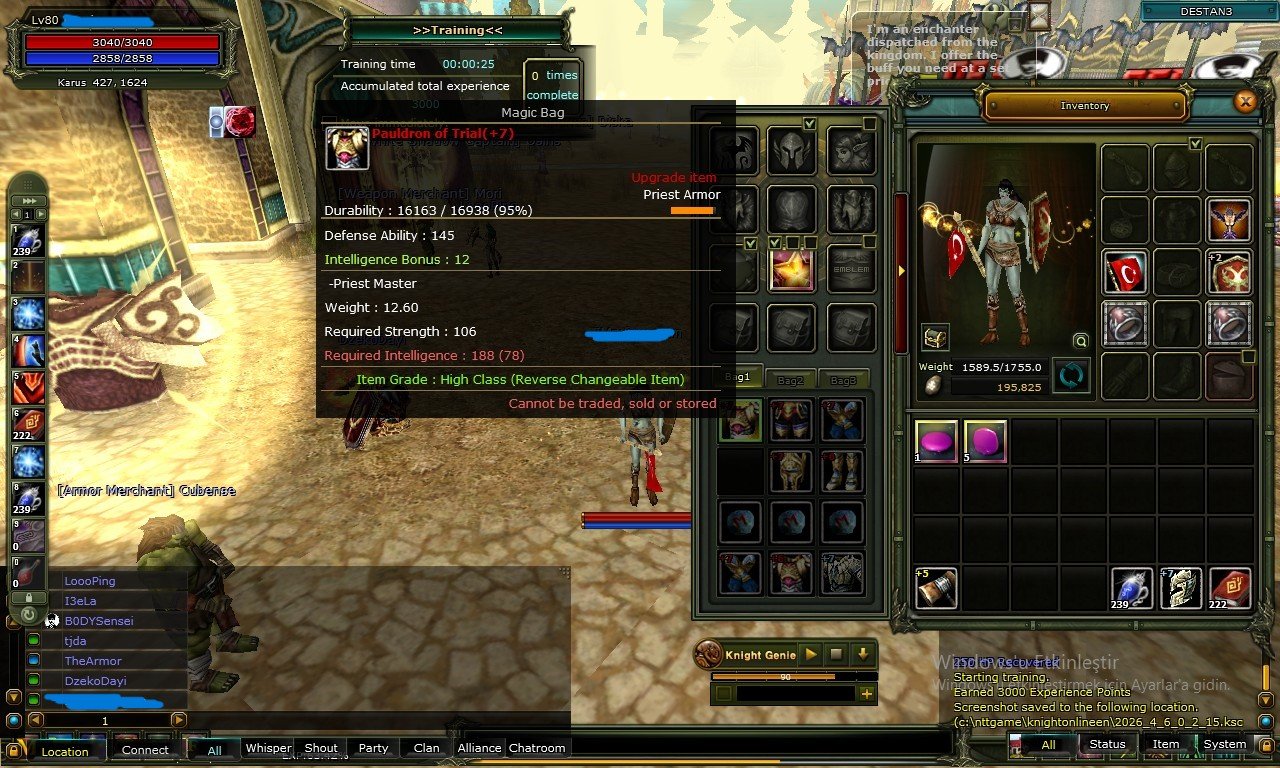Click the Connect button on the bottom bar

click(x=146, y=748)
